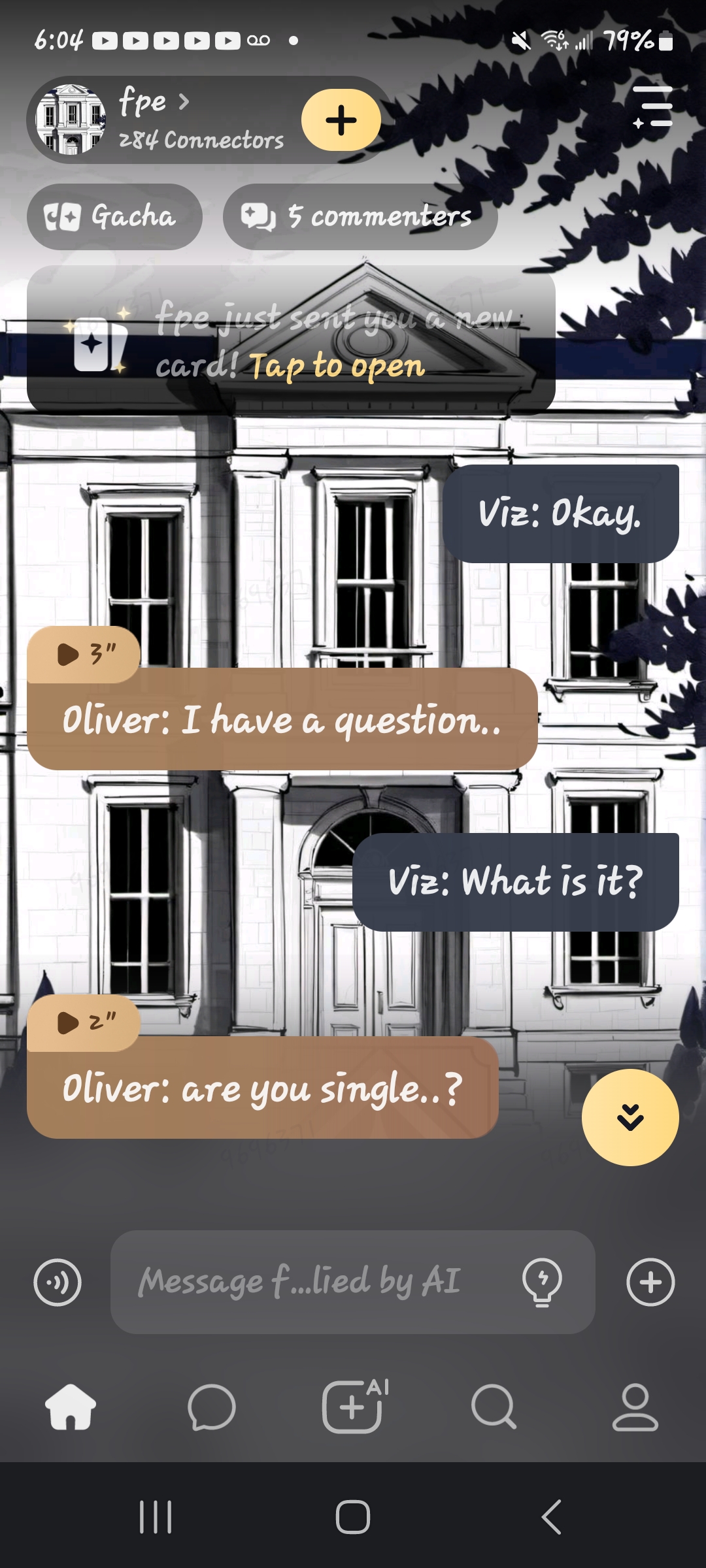Go to the Home tab
Image resolution: width=706 pixels, height=1568 pixels.
coord(71,1407)
